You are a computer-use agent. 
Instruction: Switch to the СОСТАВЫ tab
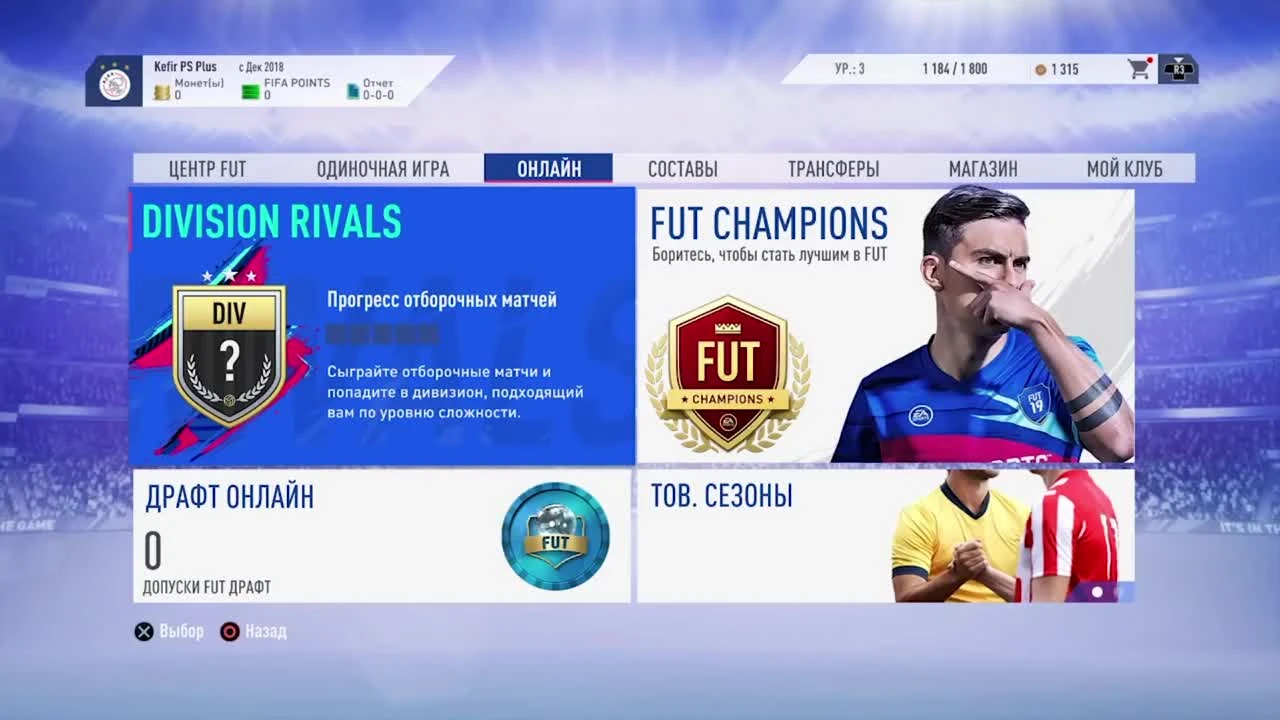684,168
